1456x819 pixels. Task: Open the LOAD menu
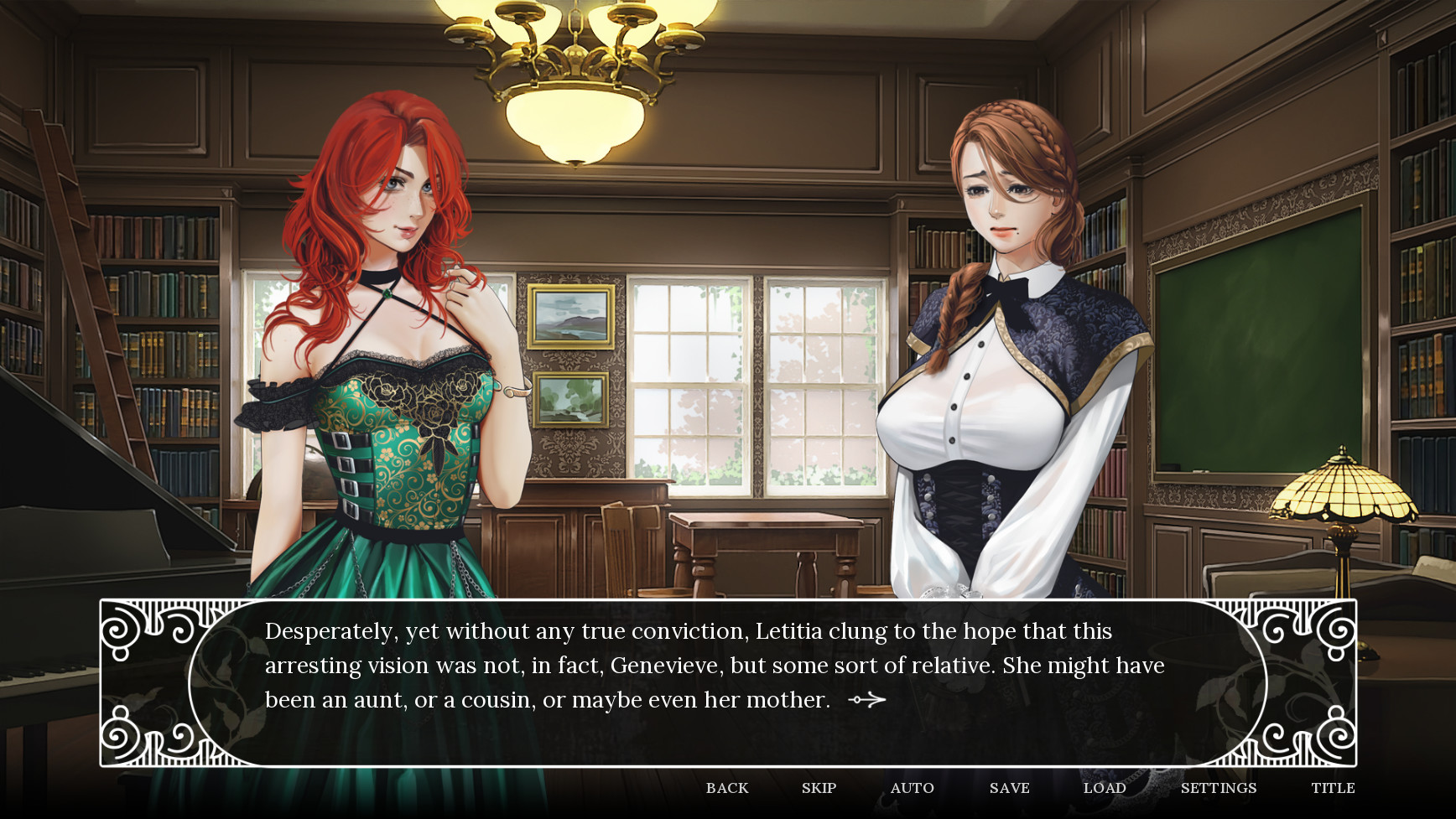point(1105,788)
